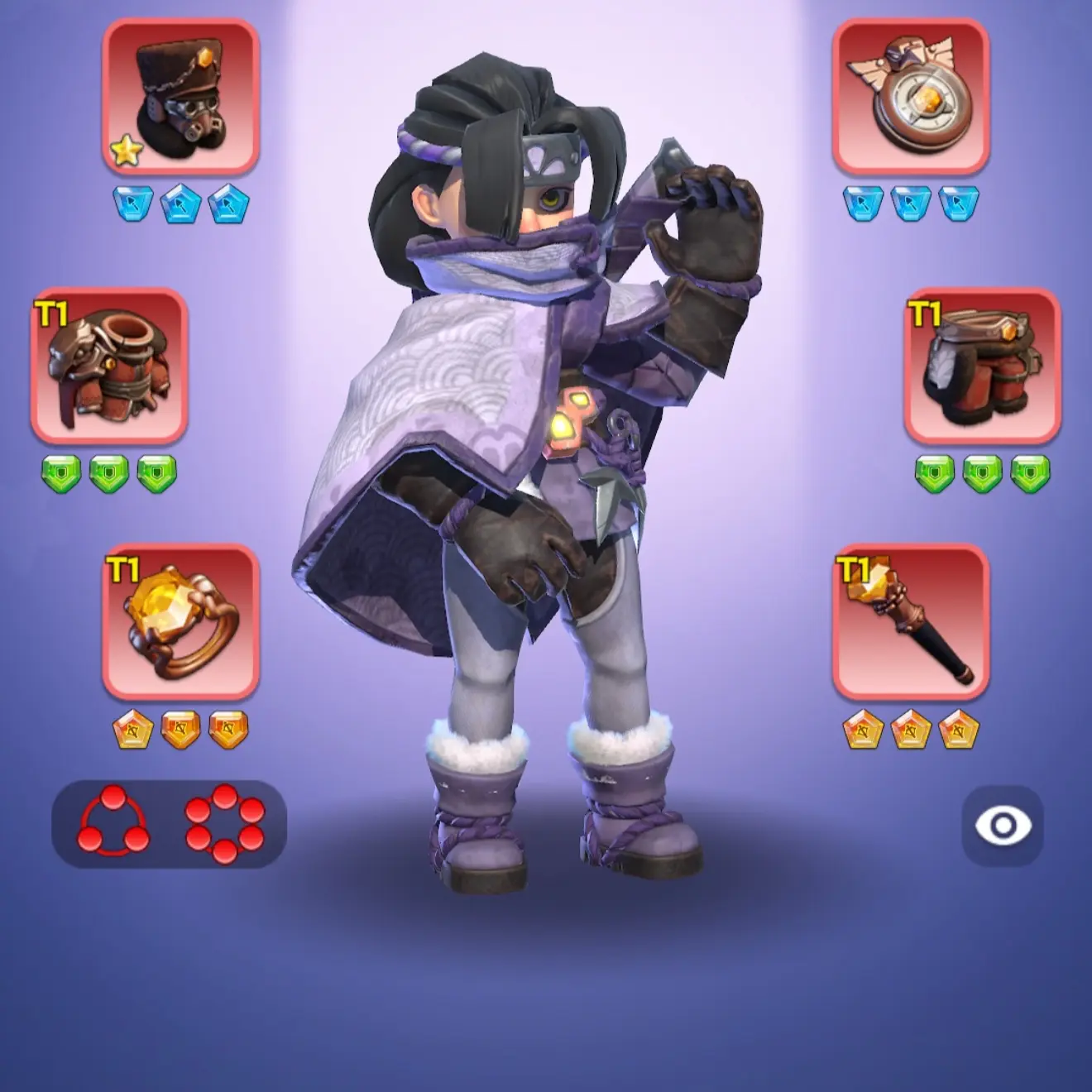1092x1092 pixels.
Task: Open the three-node red set bonus icon
Action: (x=114, y=824)
